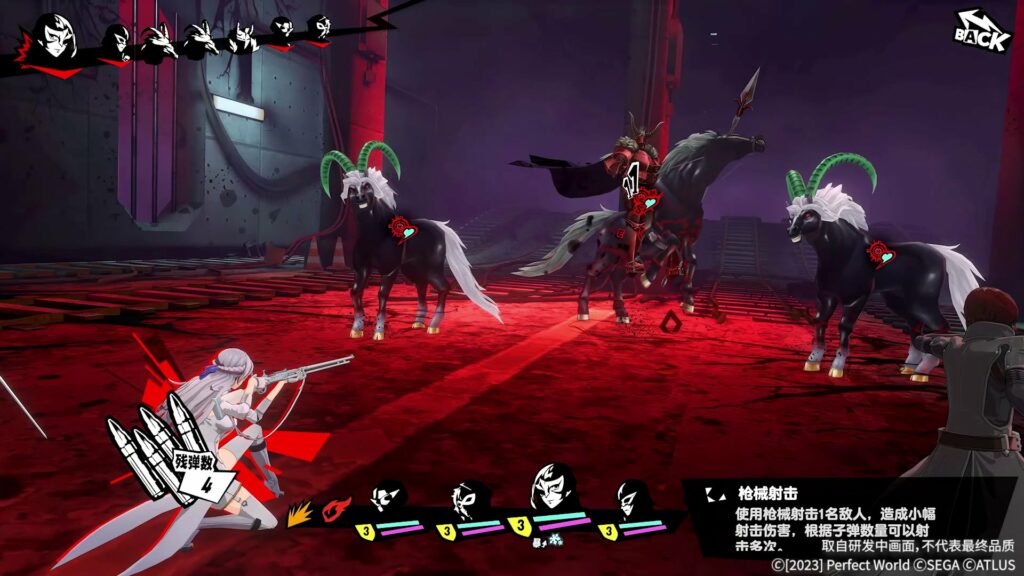Select the rightmost party member portrait

[631, 497]
